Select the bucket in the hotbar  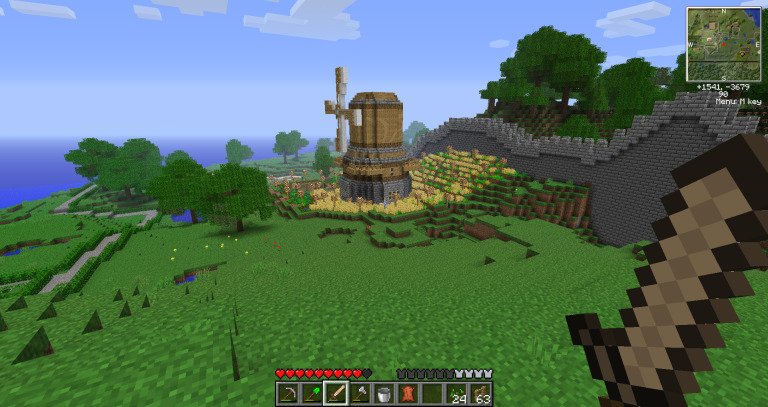coord(384,394)
